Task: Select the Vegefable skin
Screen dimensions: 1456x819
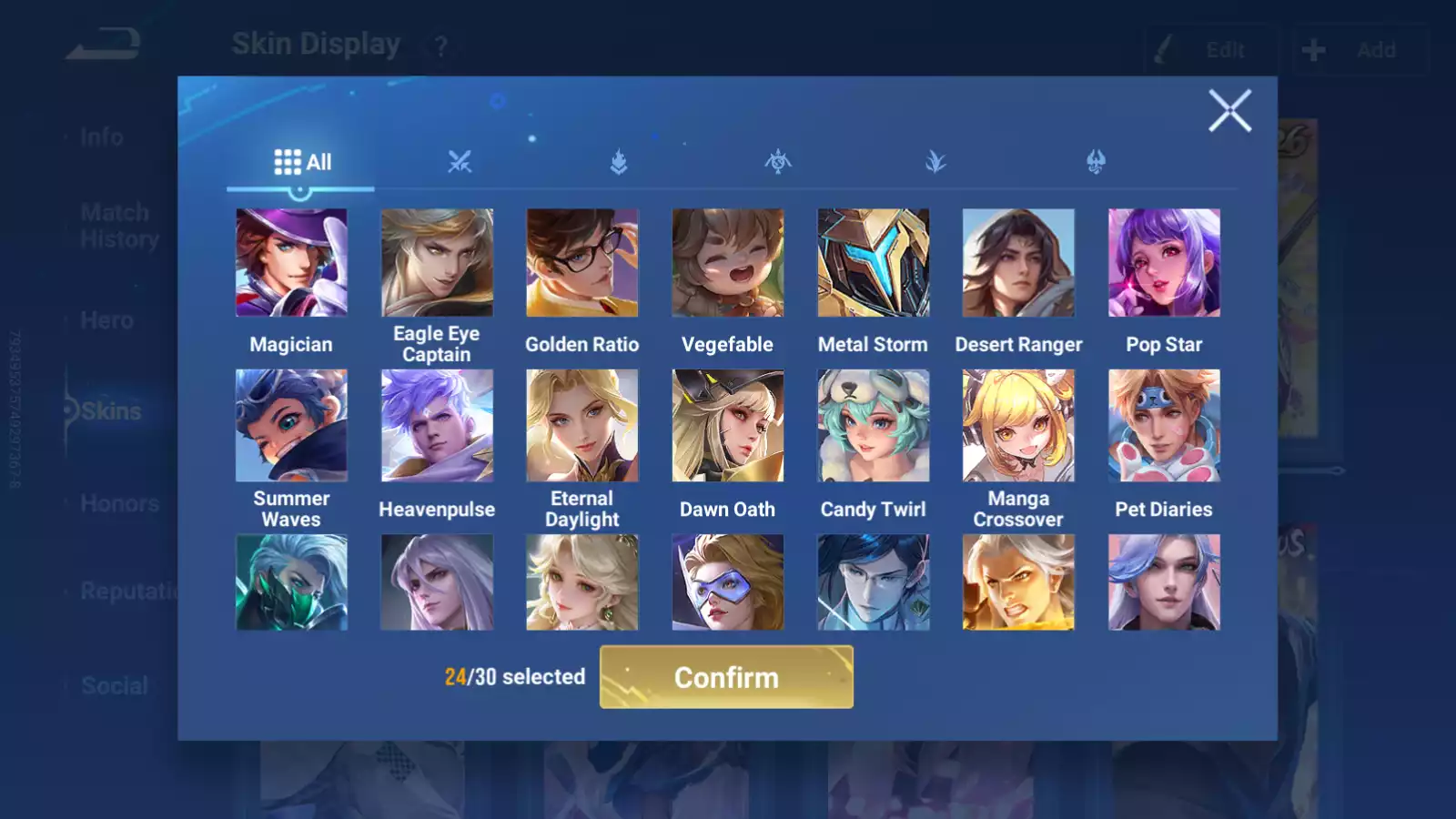Action: point(727,263)
